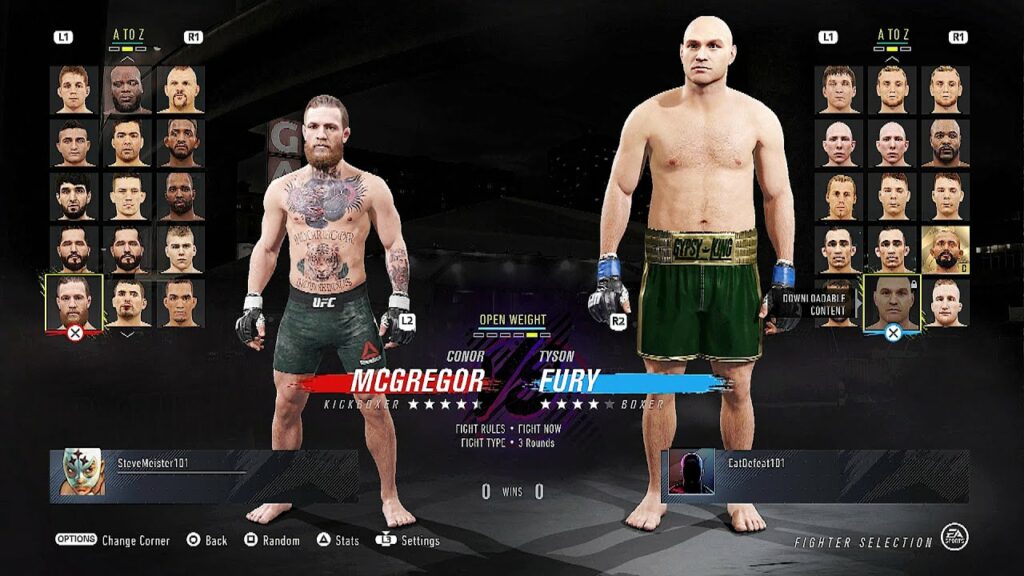Select Conor McGregor's highlighted portrait tile
This screenshot has height=576, width=1024.
[x=74, y=302]
